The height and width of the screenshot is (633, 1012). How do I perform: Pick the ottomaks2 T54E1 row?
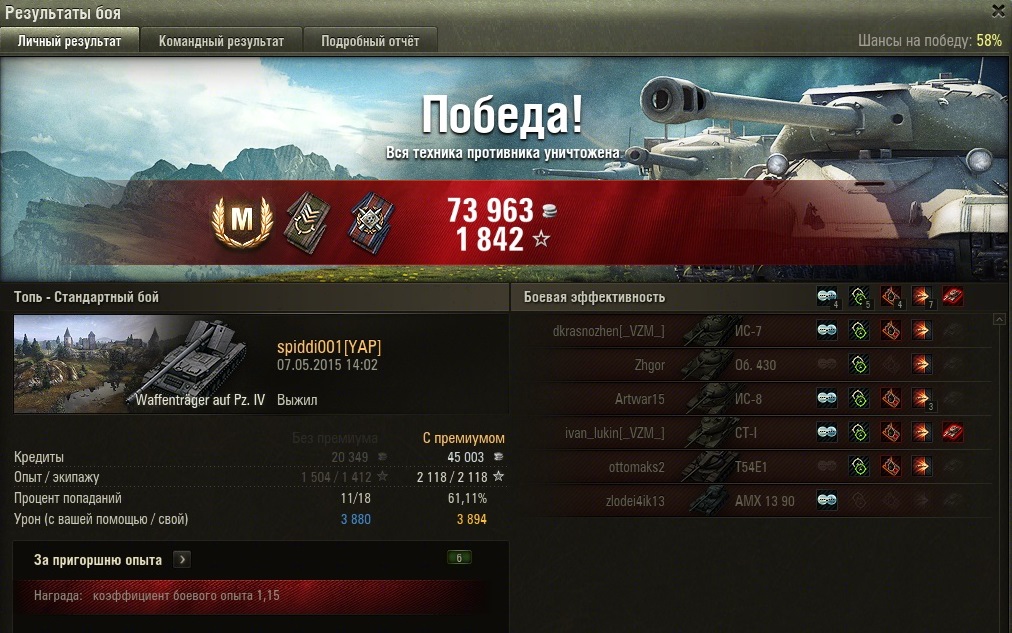click(x=750, y=466)
